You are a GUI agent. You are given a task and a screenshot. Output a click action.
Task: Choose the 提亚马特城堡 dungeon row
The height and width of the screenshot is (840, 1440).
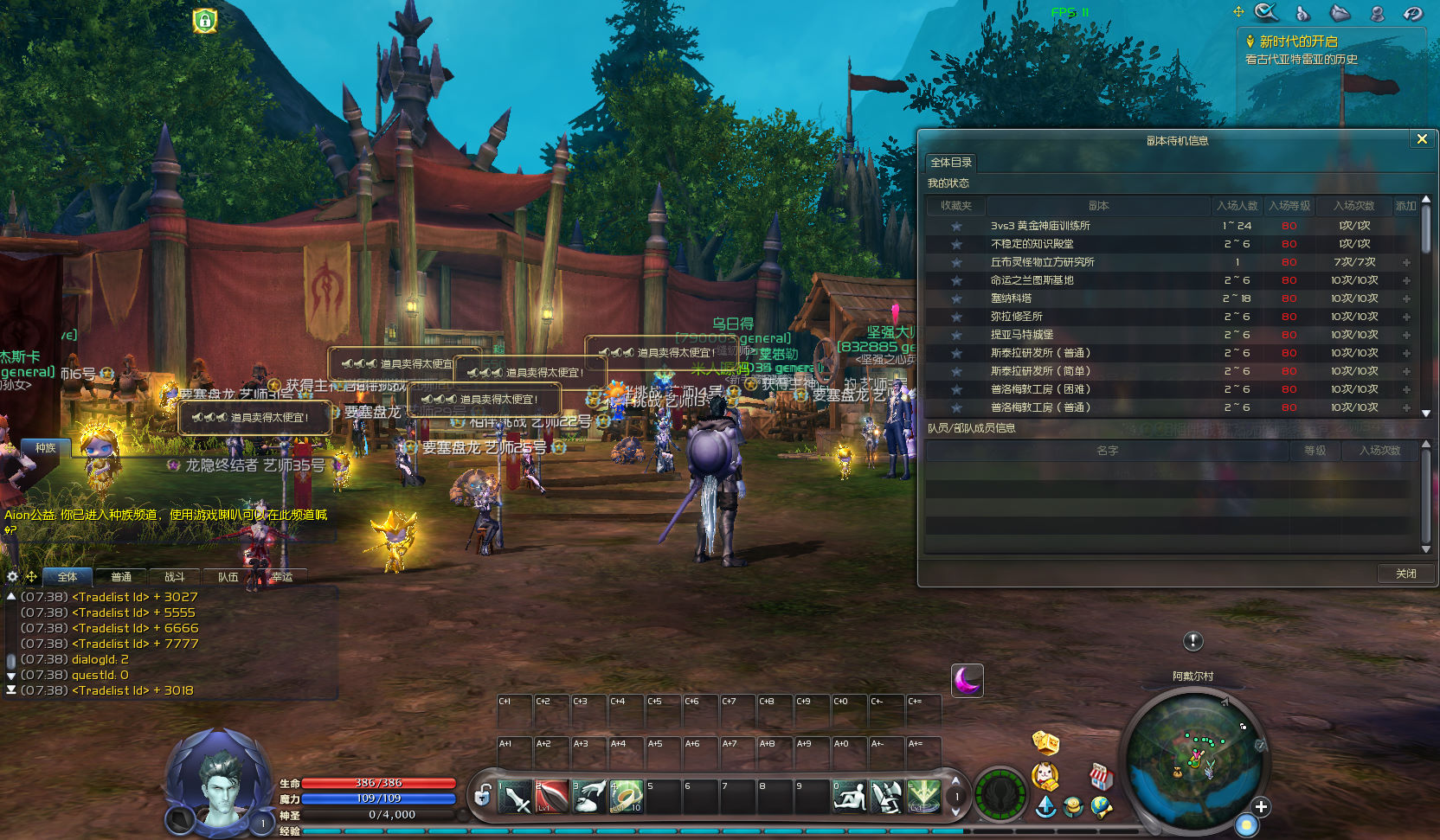point(1022,335)
